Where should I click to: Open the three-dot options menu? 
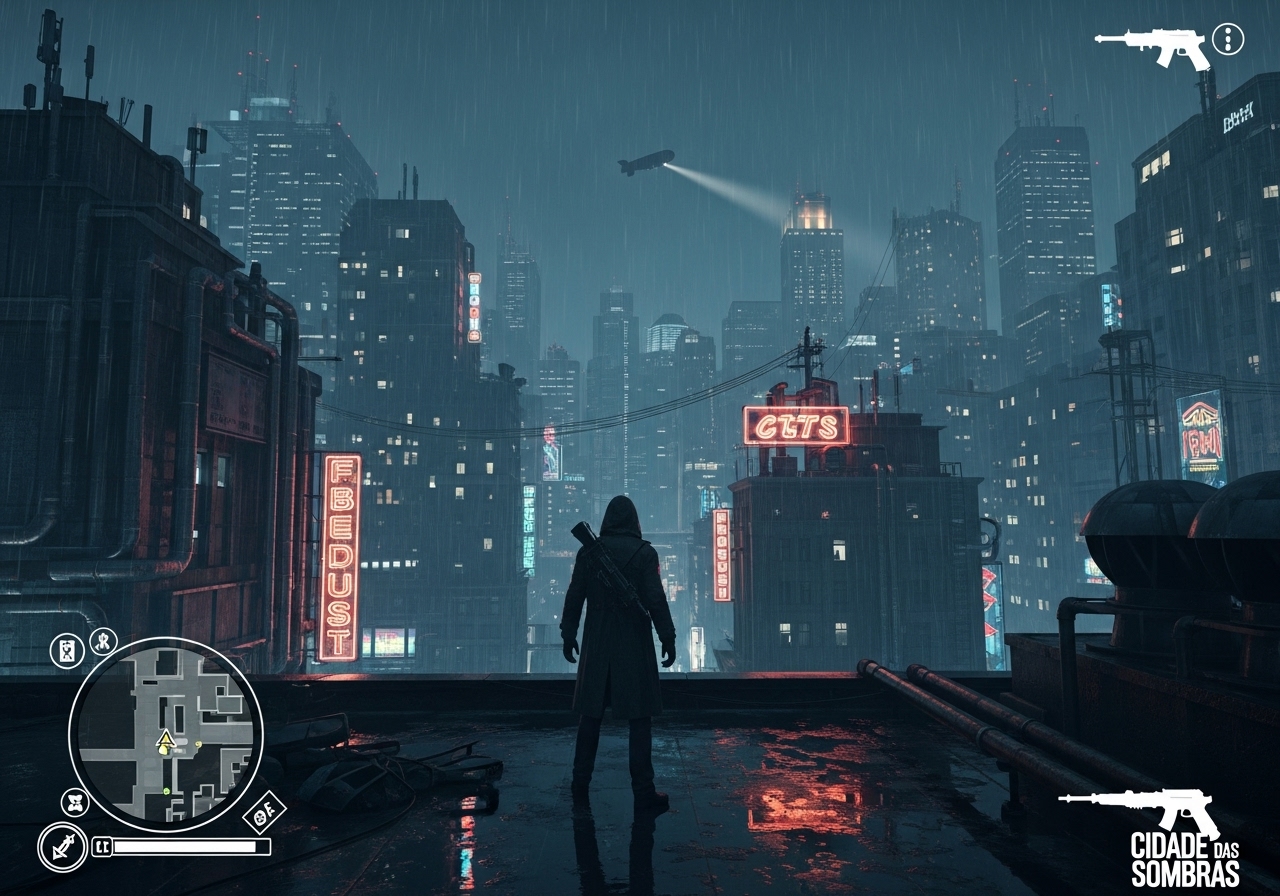1228,39
